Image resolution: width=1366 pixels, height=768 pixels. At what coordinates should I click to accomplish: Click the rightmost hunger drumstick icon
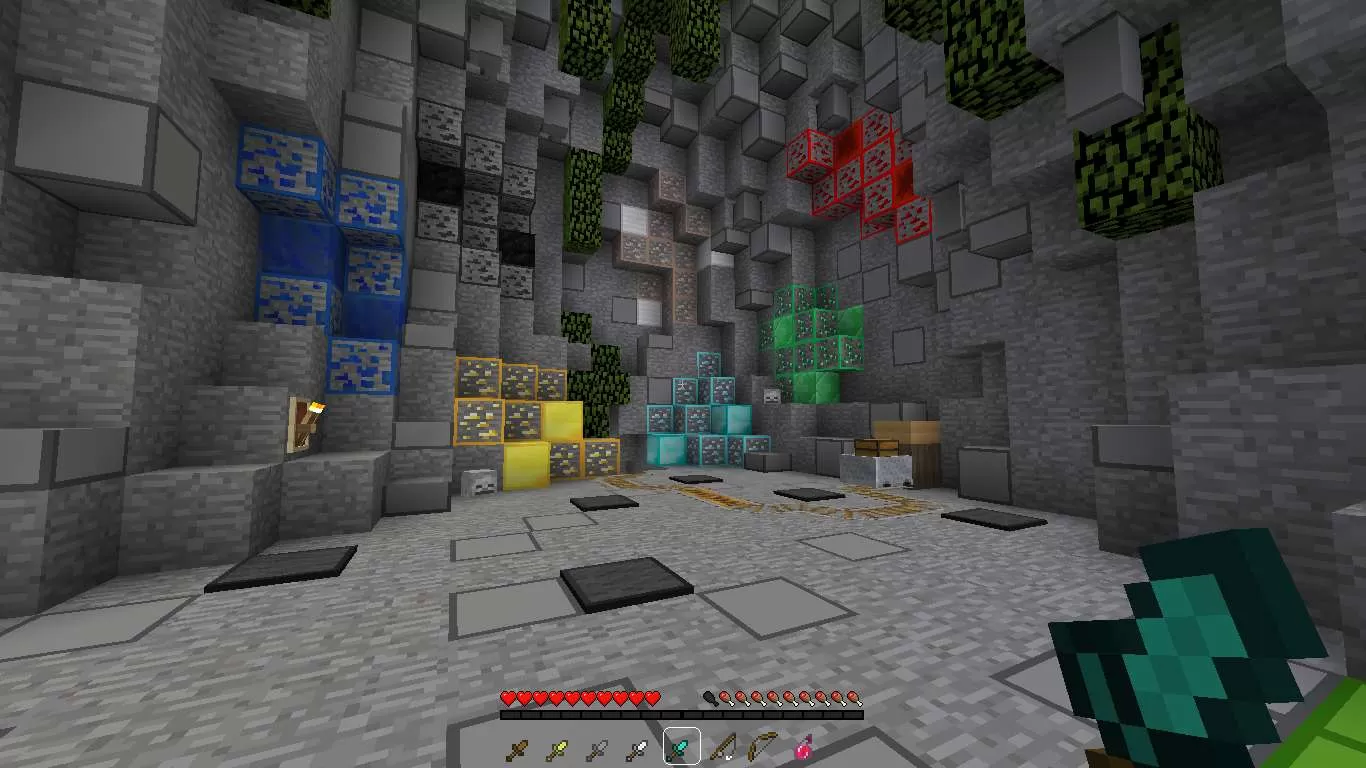(853, 697)
